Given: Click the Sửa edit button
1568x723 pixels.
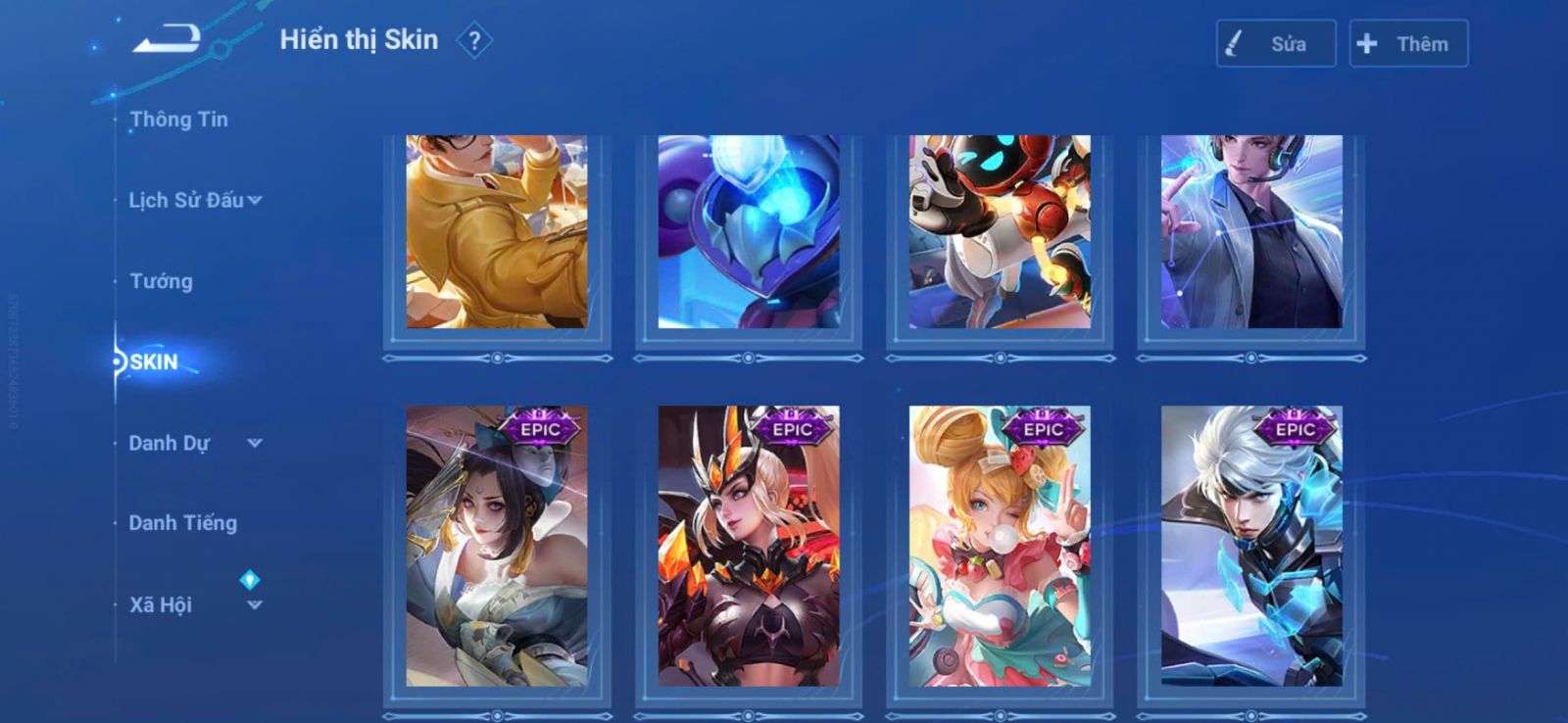Looking at the screenshot, I should (x=1275, y=44).
